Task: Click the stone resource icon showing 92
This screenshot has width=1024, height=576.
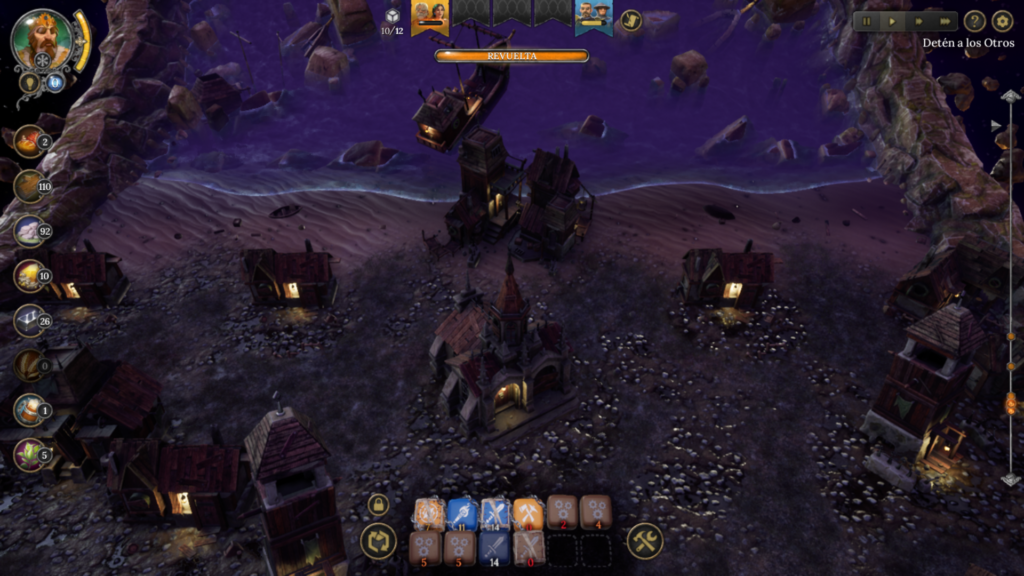Action: (x=29, y=231)
